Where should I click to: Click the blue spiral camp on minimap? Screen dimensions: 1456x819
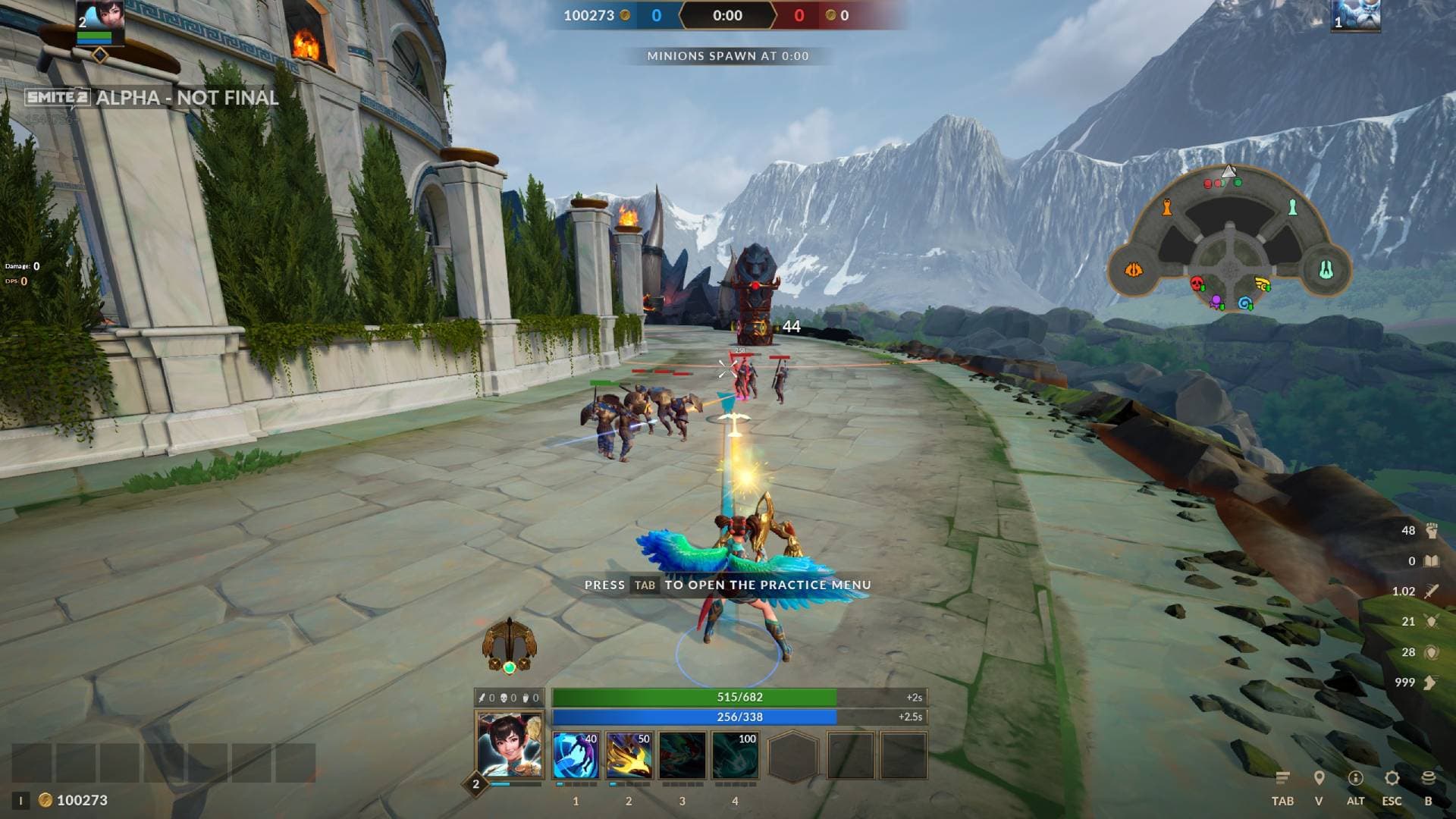tap(1244, 303)
